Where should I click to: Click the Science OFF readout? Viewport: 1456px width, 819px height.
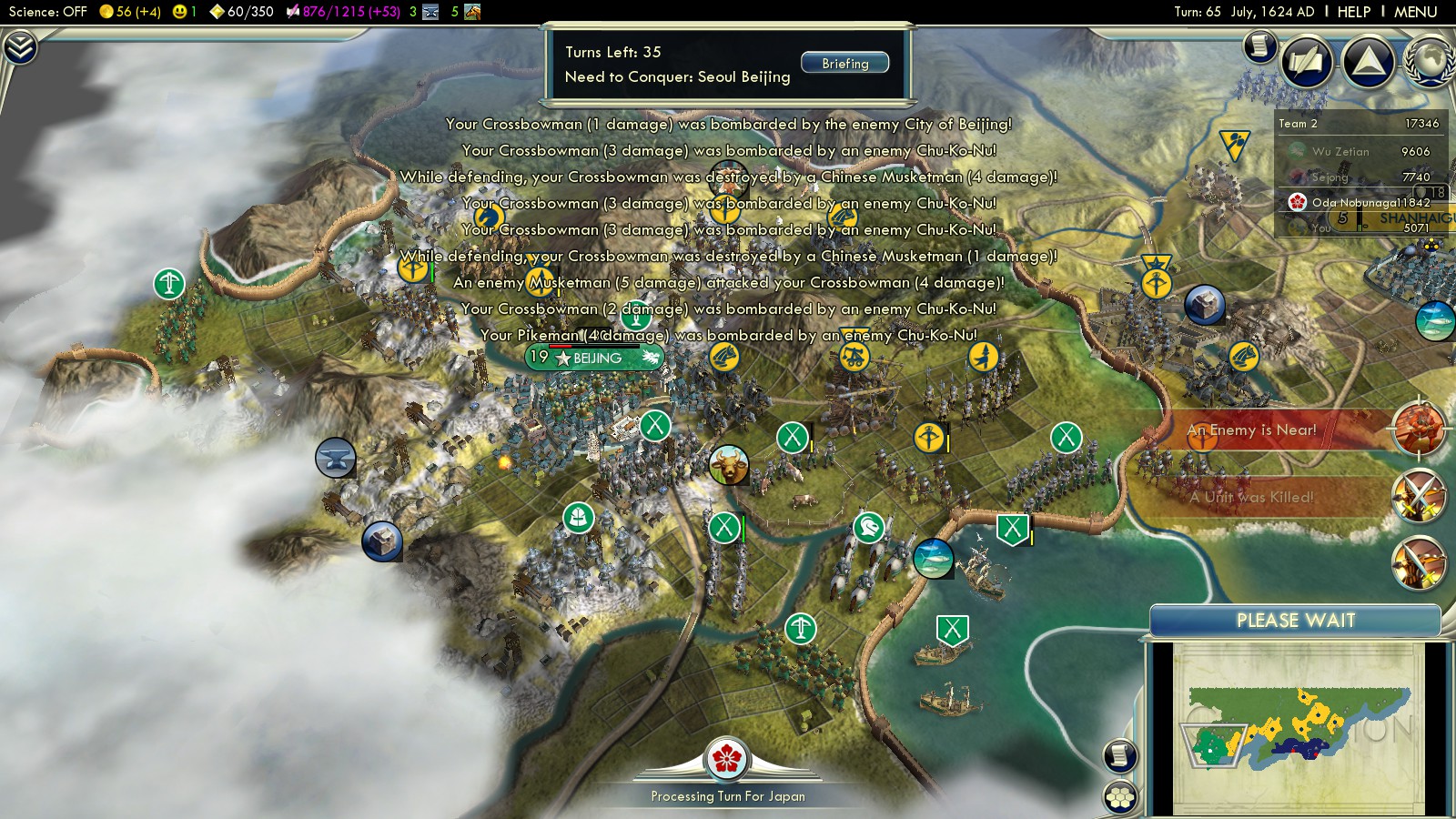coord(47,12)
